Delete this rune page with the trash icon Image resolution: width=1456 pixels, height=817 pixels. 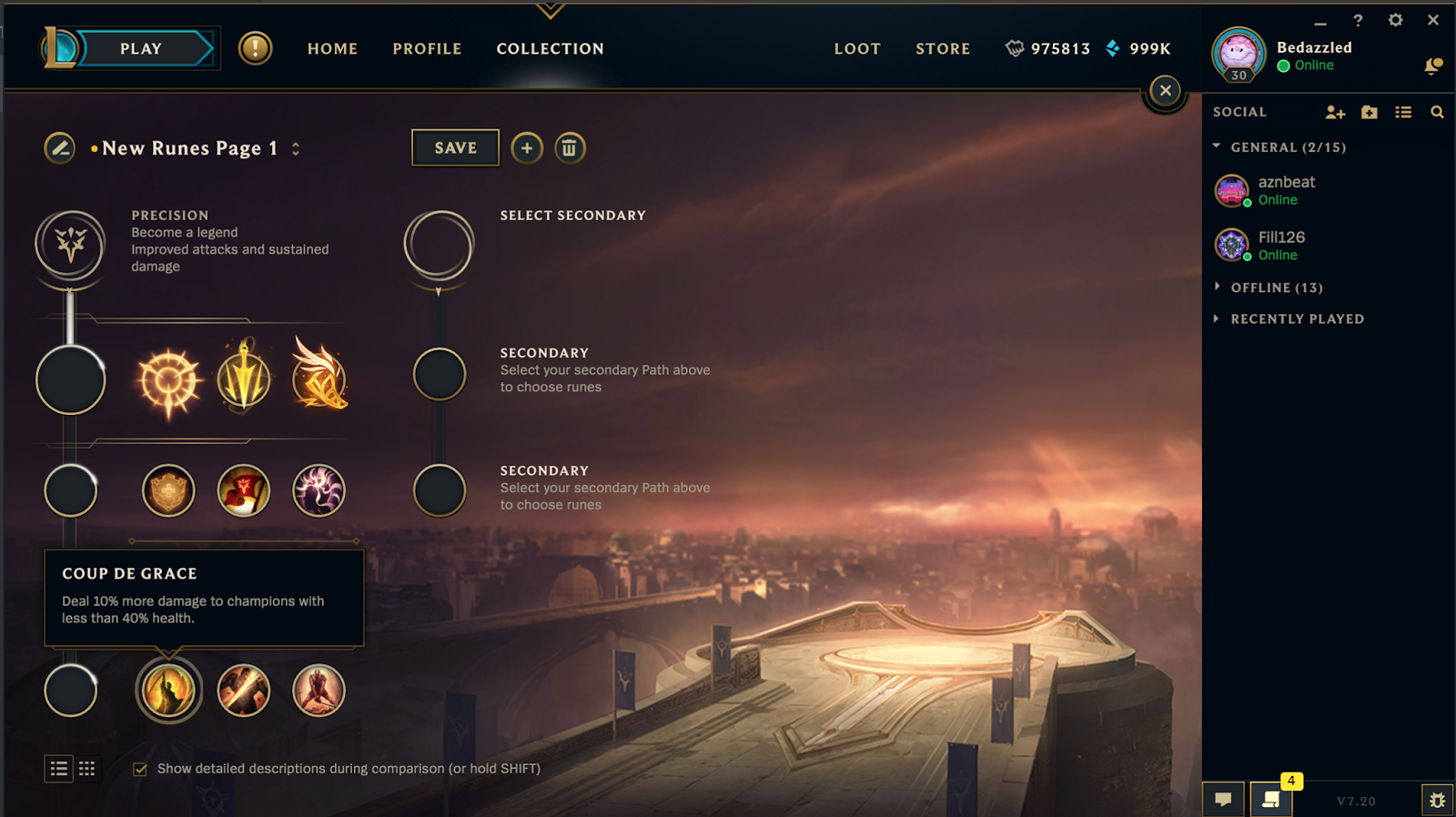click(571, 147)
